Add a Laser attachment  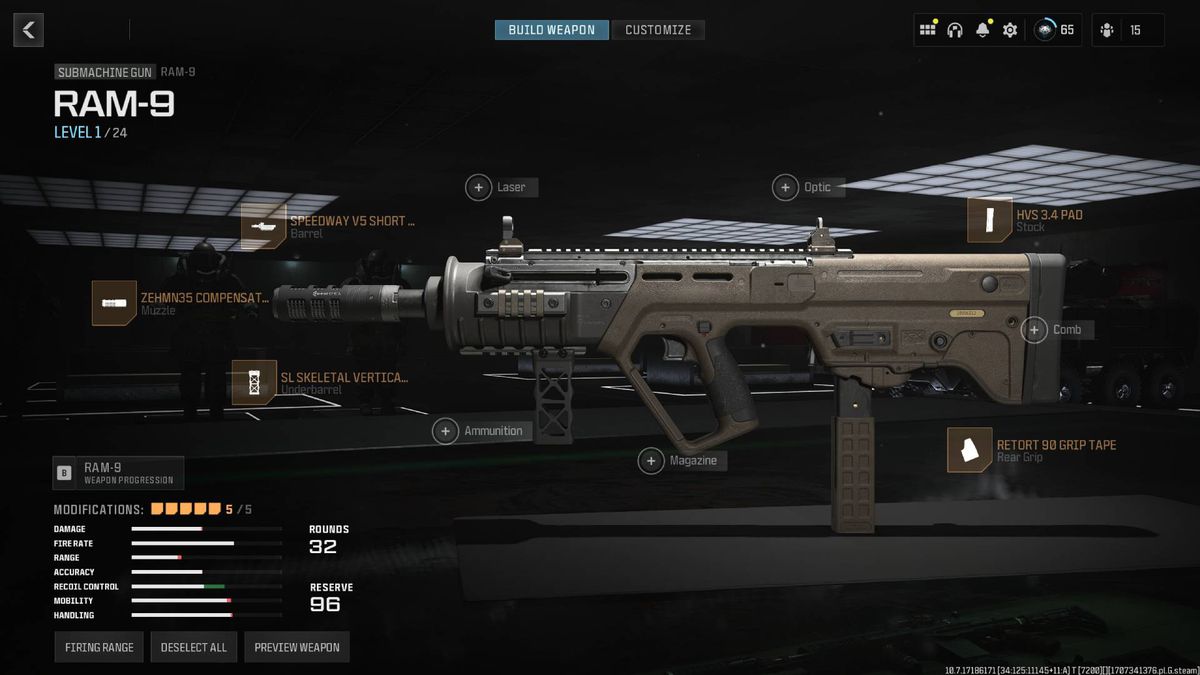(x=480, y=187)
